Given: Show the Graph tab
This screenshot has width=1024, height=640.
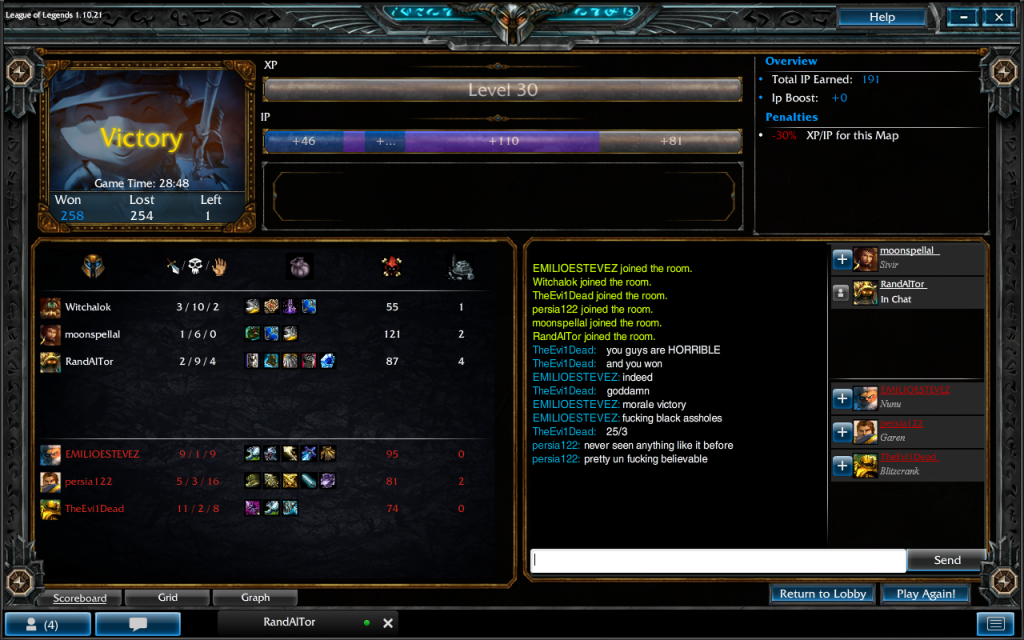Looking at the screenshot, I should (255, 598).
